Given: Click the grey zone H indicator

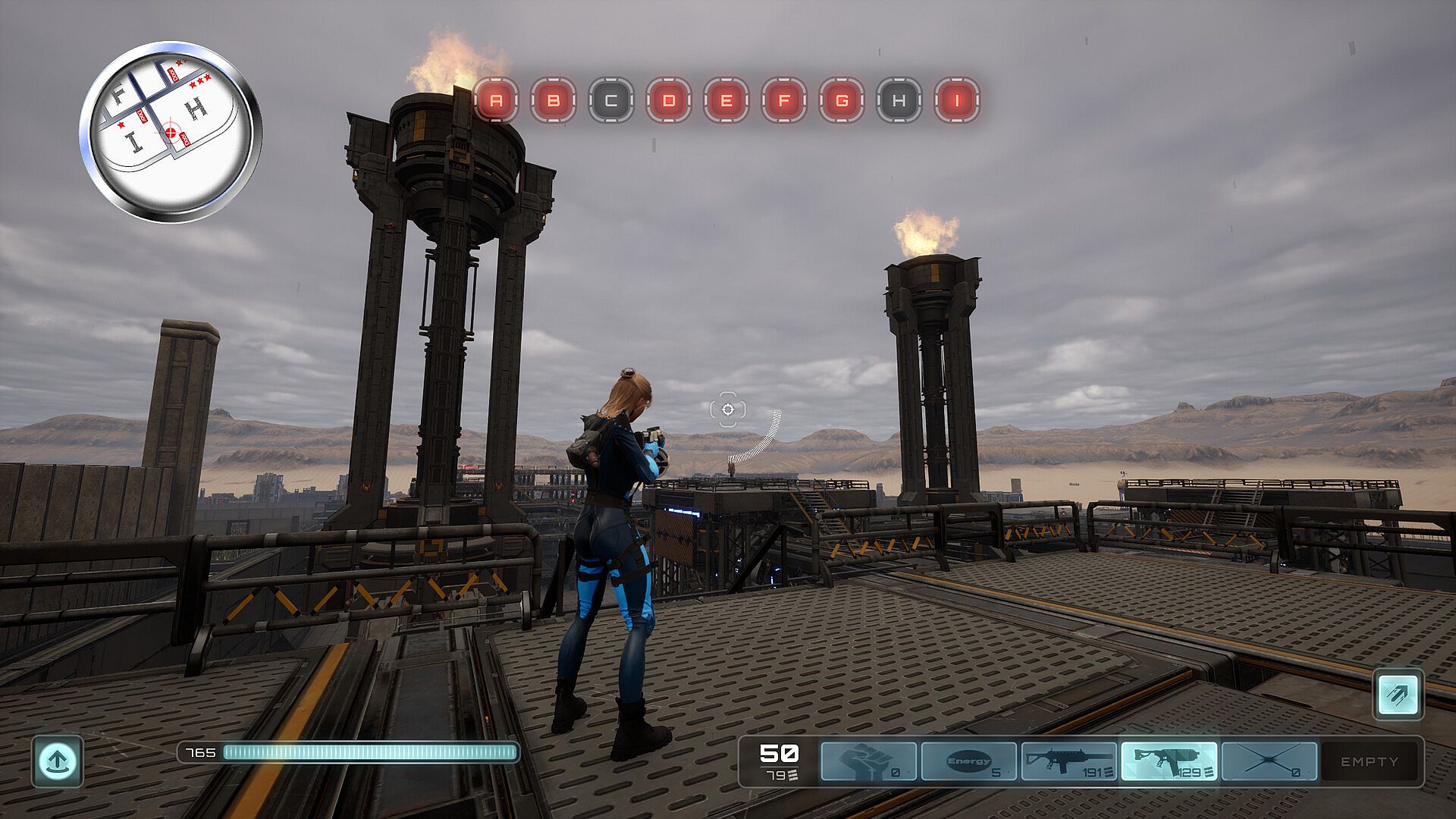Looking at the screenshot, I should coord(899,100).
